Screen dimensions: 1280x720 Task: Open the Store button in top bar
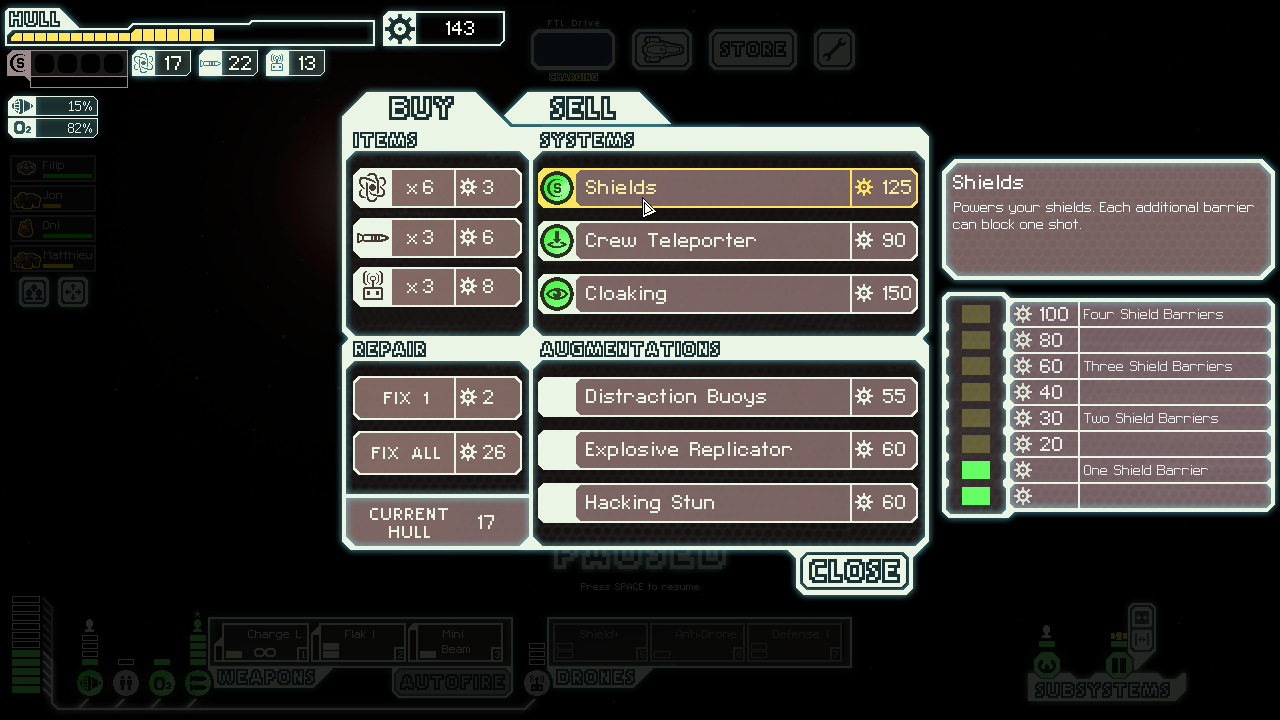[753, 49]
